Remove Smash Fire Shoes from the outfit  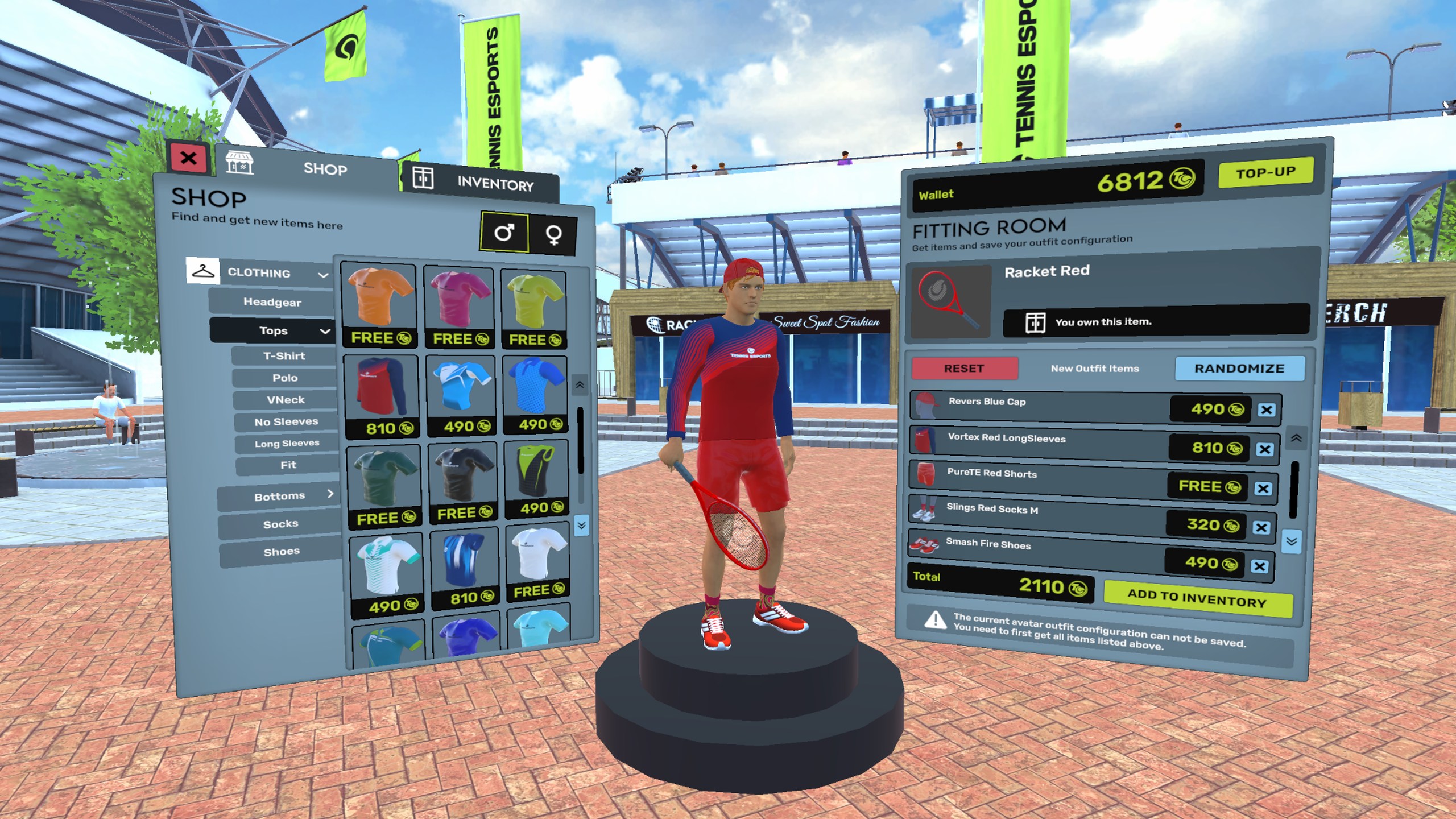(1259, 566)
